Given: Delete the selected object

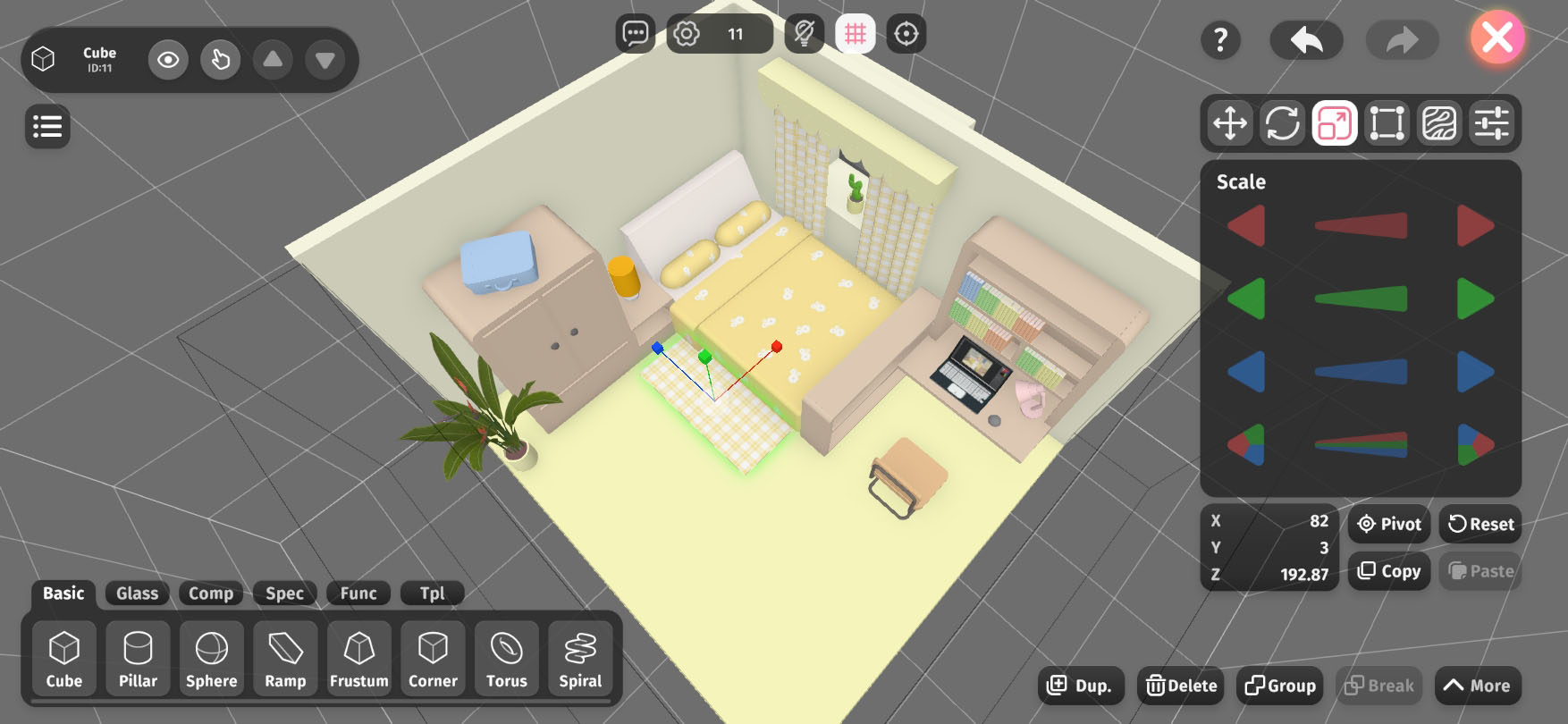Looking at the screenshot, I should 1182,686.
